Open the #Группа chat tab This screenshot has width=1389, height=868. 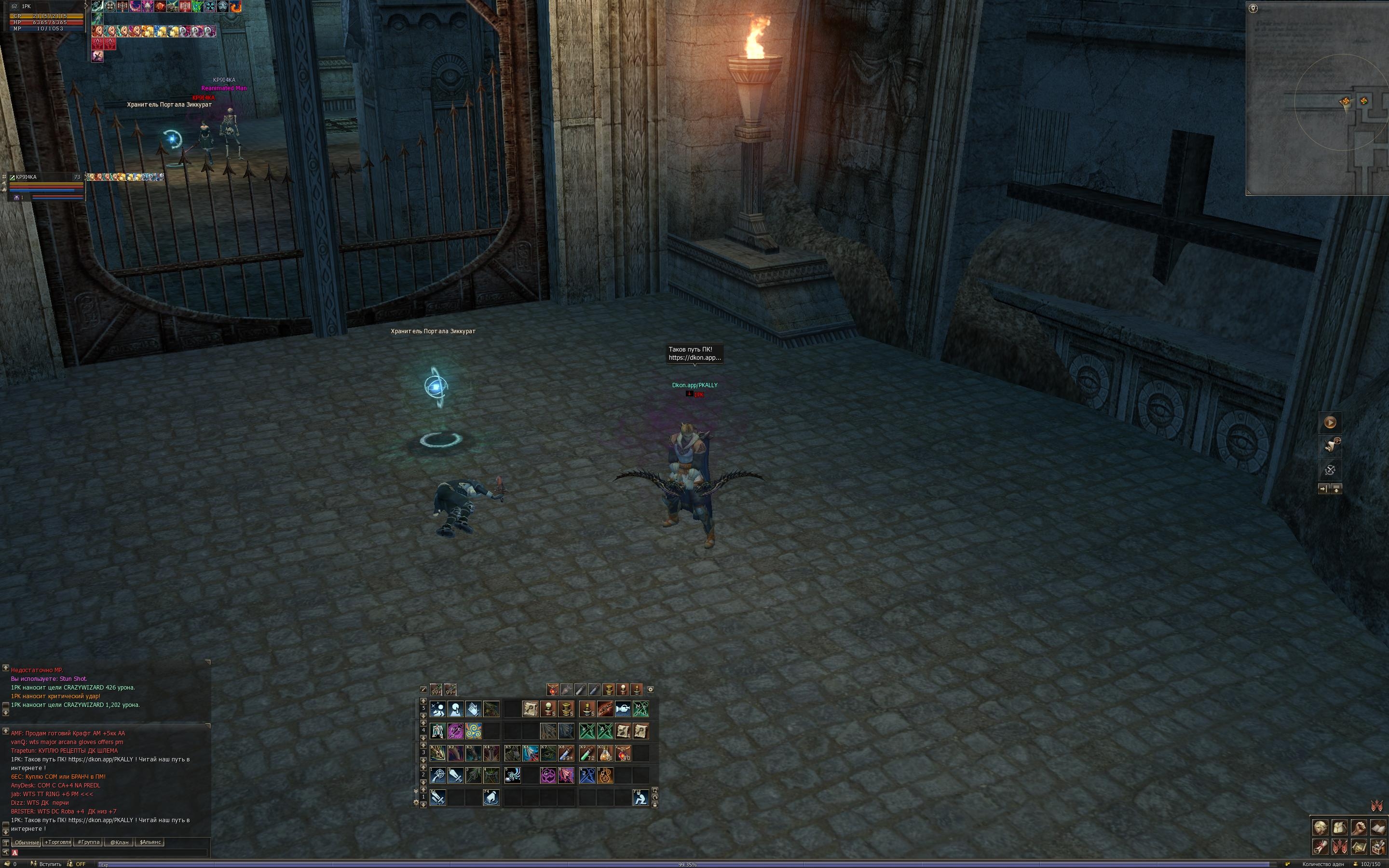tap(88, 842)
